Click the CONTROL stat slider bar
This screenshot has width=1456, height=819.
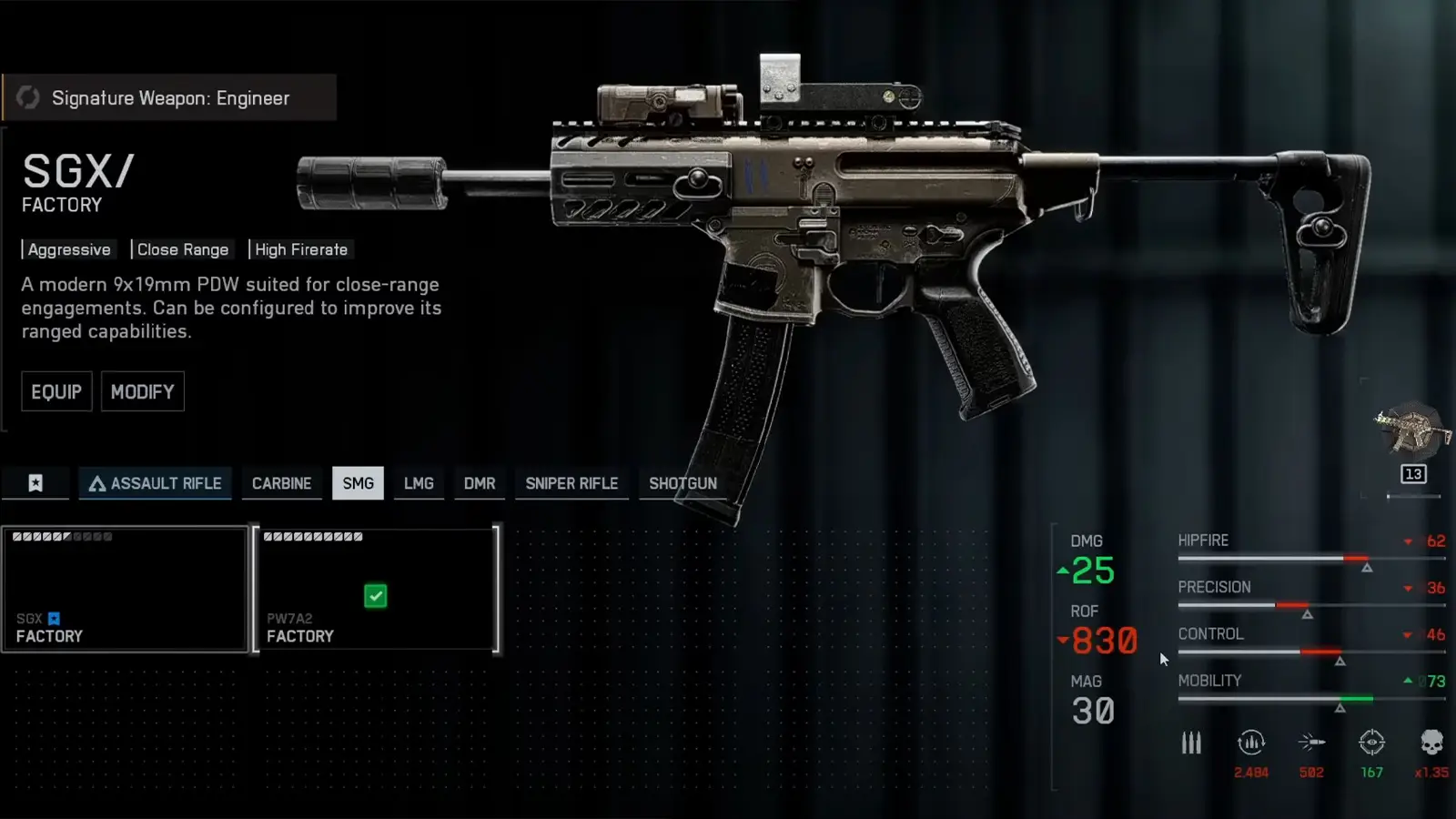coord(1310,652)
